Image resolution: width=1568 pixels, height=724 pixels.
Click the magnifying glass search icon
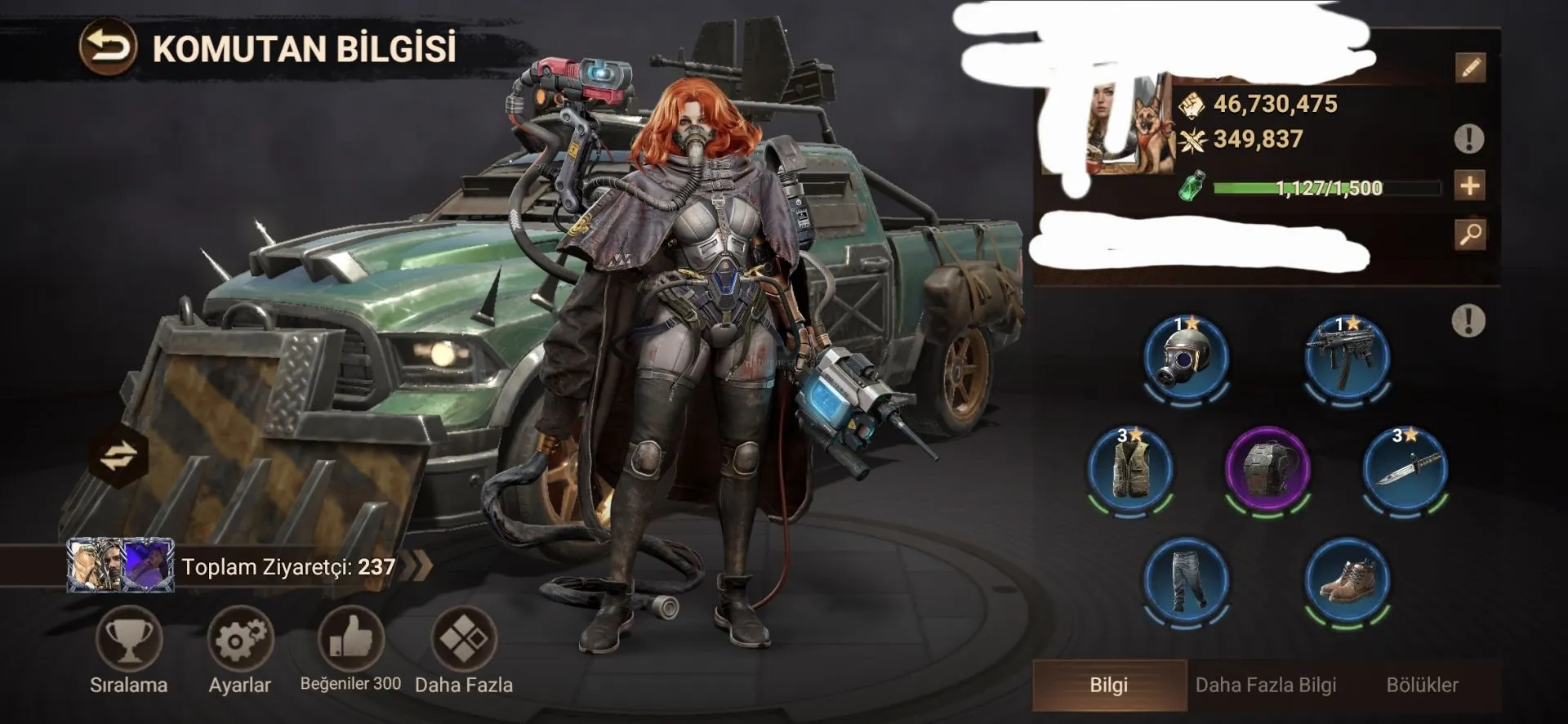pos(1470,235)
